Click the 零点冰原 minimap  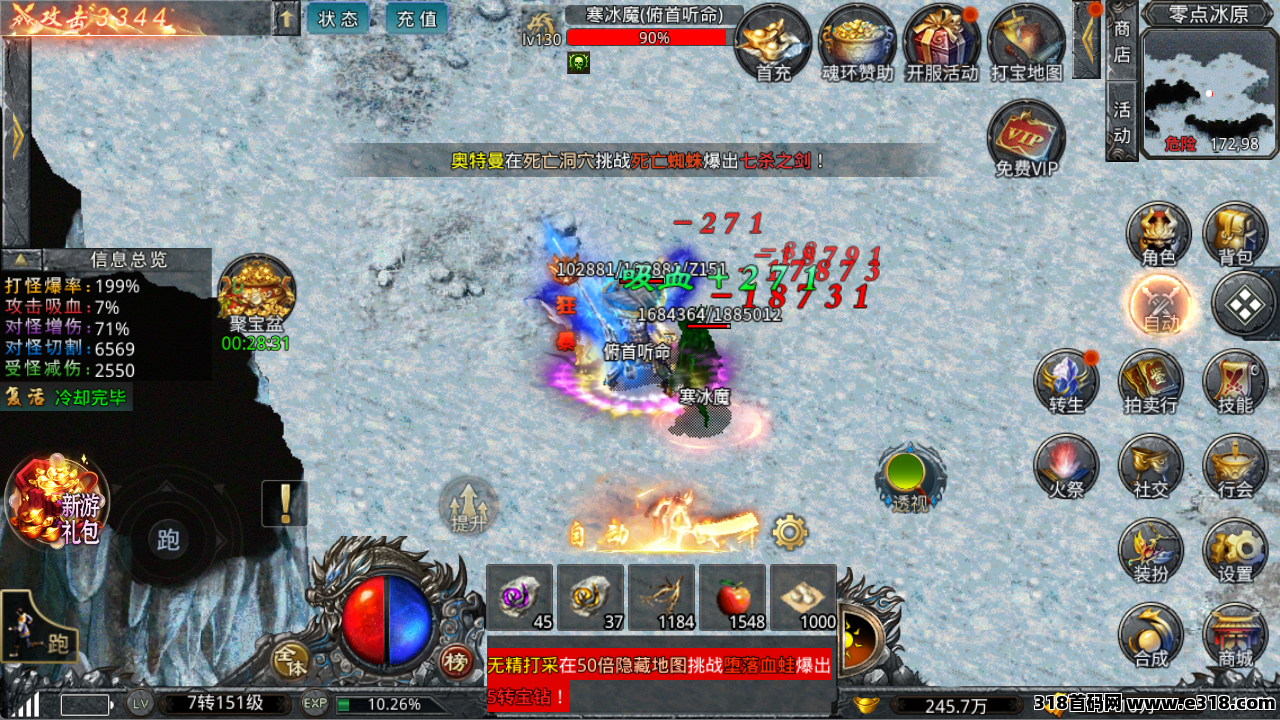[x=1210, y=92]
